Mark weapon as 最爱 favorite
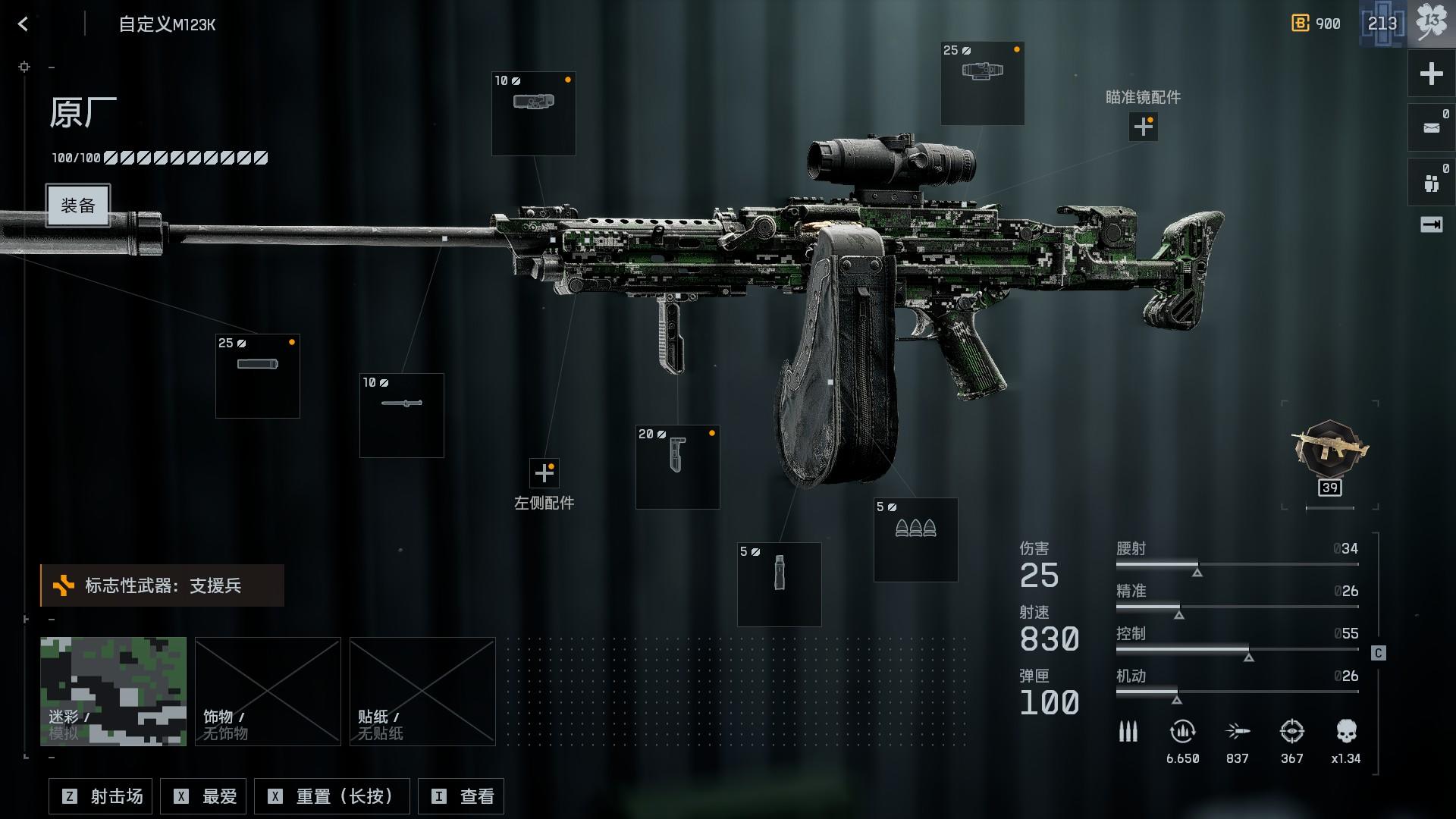Screen dimensions: 1456x819 [x=205, y=796]
